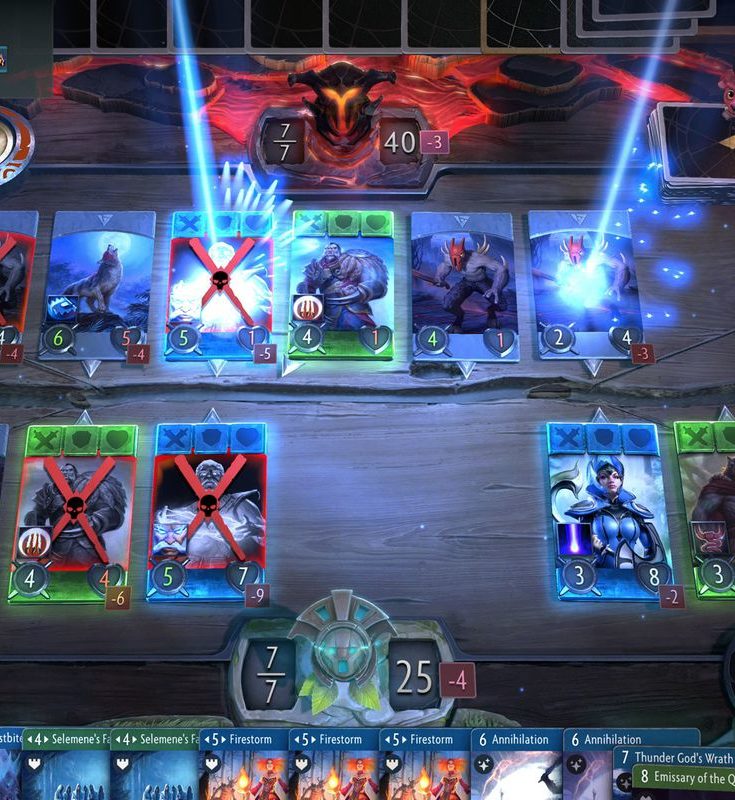The height and width of the screenshot is (800, 735).
Task: Click the claw ability on the enemy green hero
Action: pos(304,307)
